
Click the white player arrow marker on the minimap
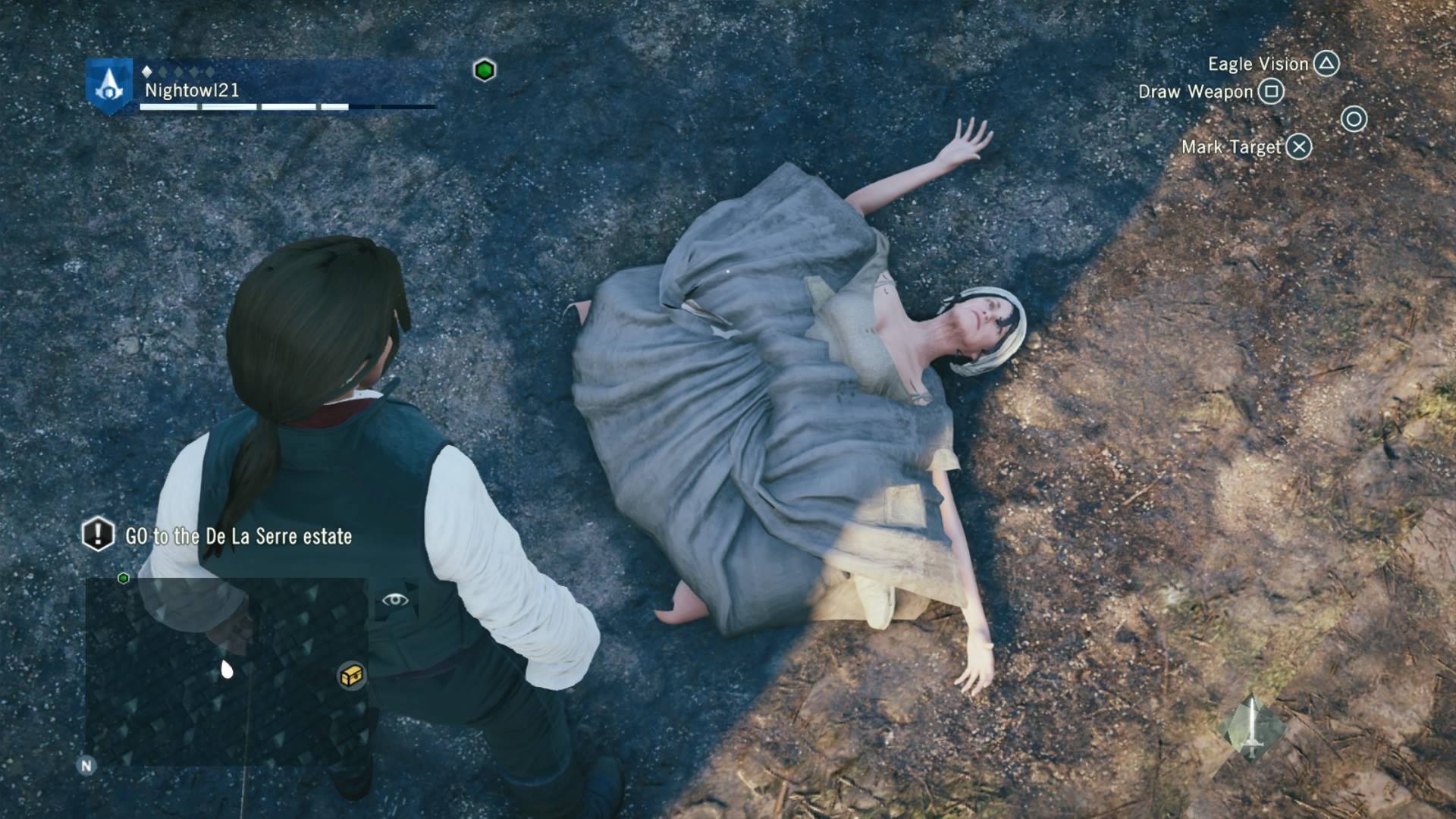[226, 668]
